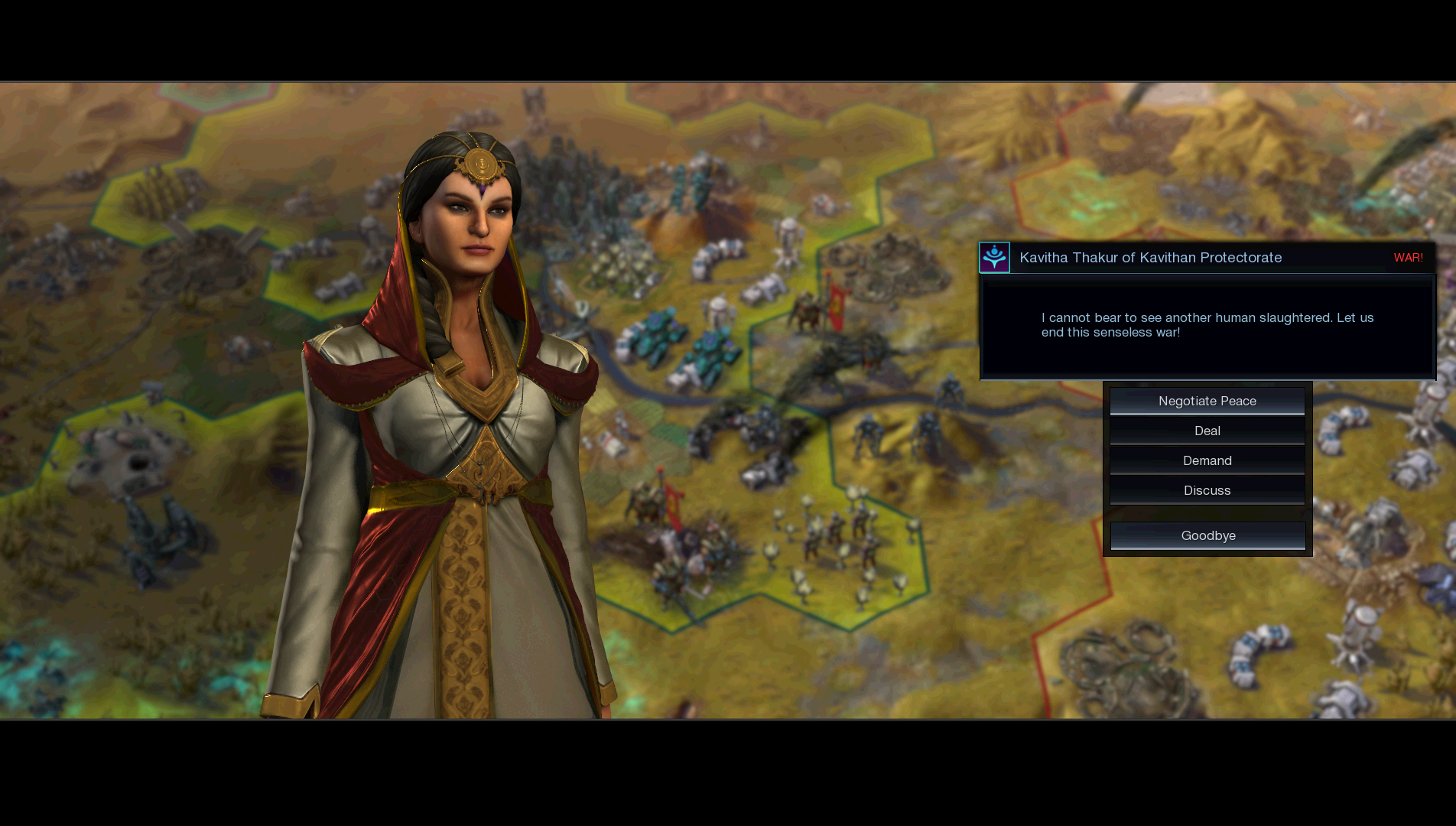The image size is (1456, 826).
Task: Say Goodbye to end the conversation
Action: 1207,535
